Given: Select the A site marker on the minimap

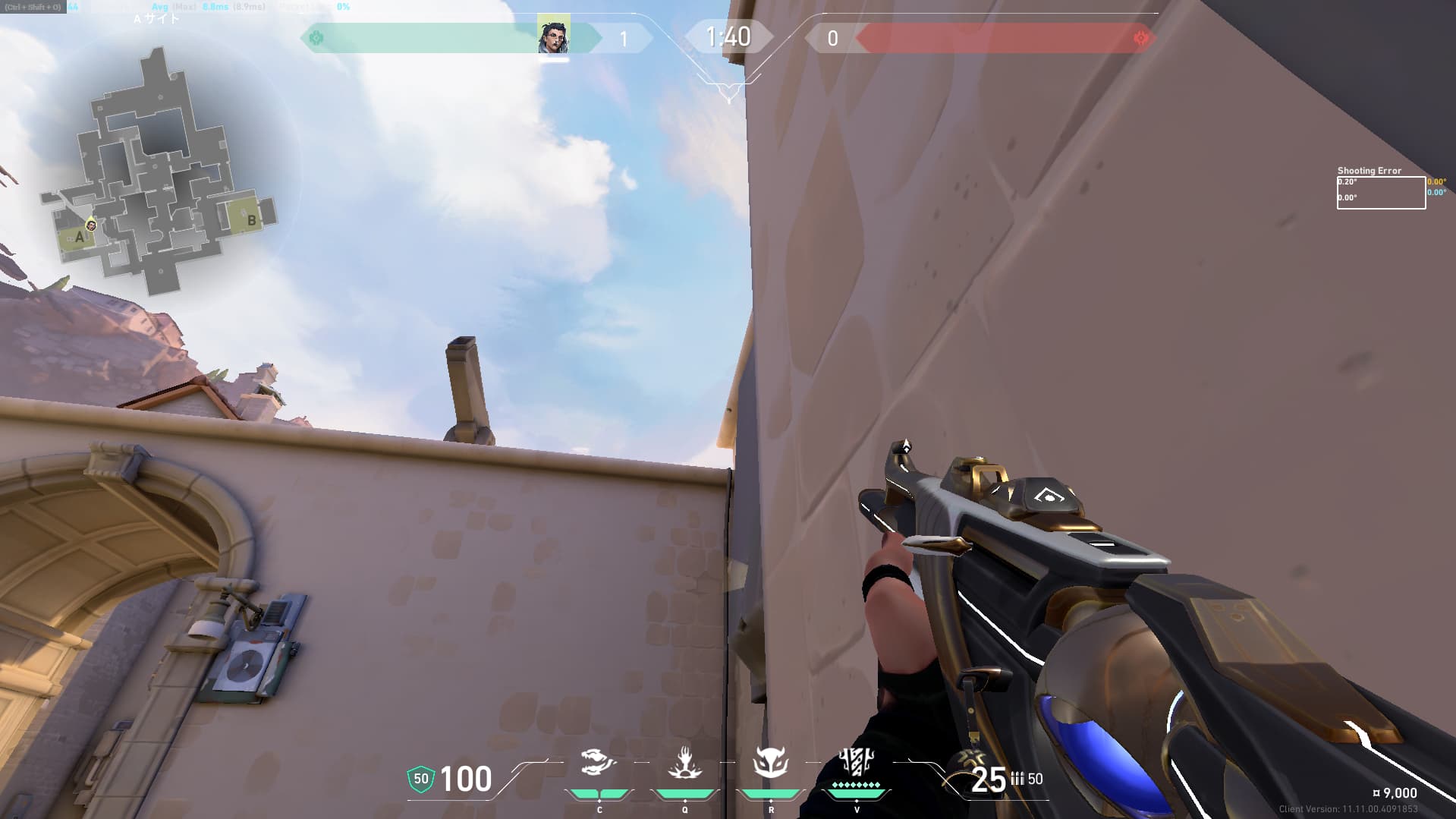Looking at the screenshot, I should coord(79,237).
